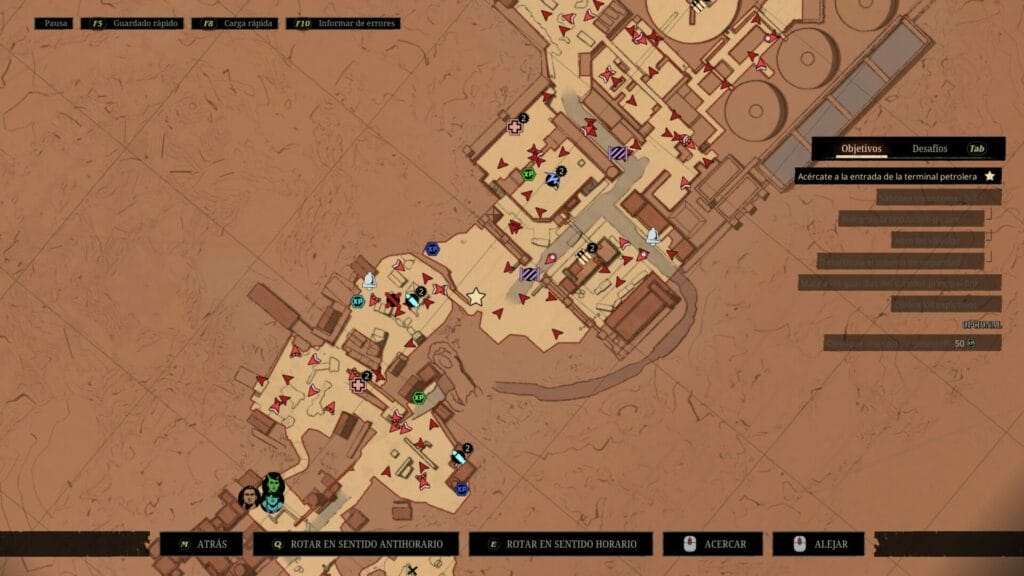Screen dimensions: 1024x576
Task: Click the white star objective marker on map
Action: pos(476,296)
